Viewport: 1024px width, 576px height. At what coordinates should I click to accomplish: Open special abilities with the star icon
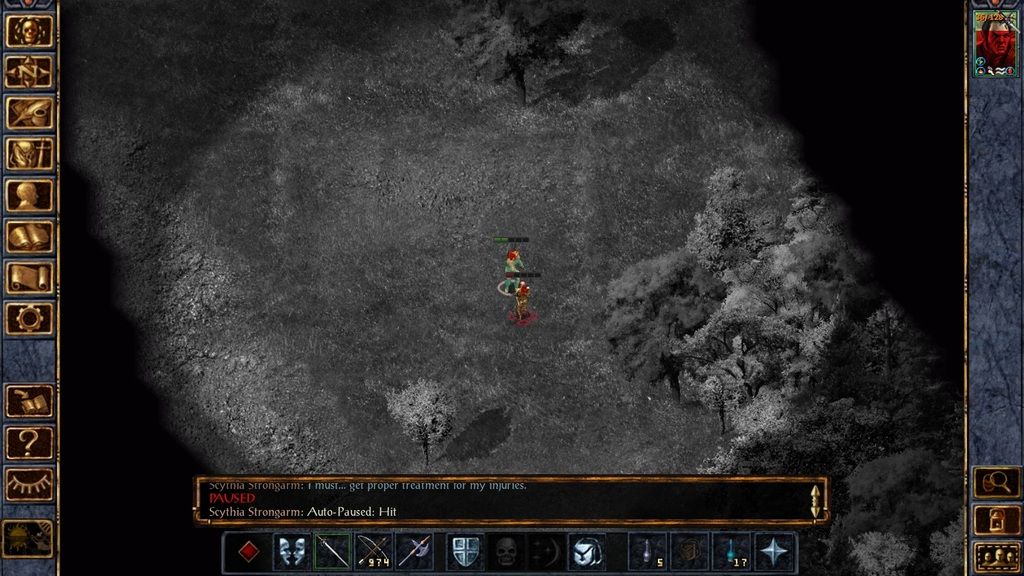(x=776, y=552)
